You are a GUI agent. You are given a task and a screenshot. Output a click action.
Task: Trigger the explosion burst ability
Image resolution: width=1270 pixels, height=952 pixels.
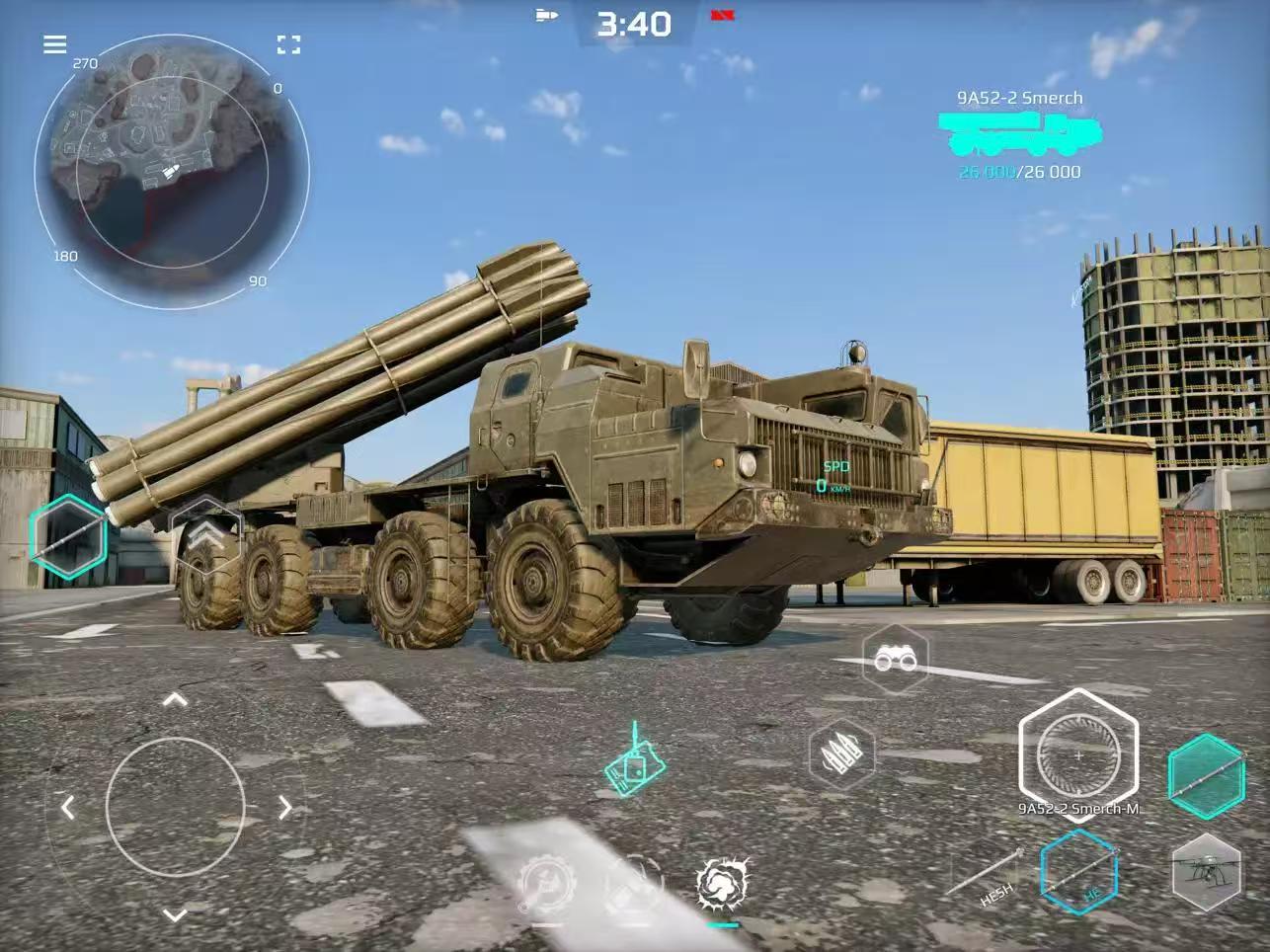point(723,882)
